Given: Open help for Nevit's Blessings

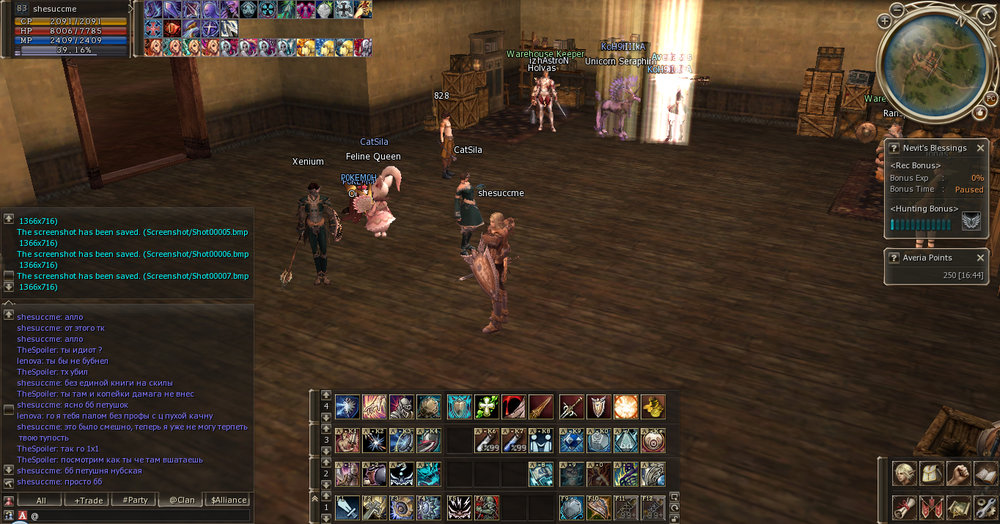Looking at the screenshot, I should (x=894, y=148).
